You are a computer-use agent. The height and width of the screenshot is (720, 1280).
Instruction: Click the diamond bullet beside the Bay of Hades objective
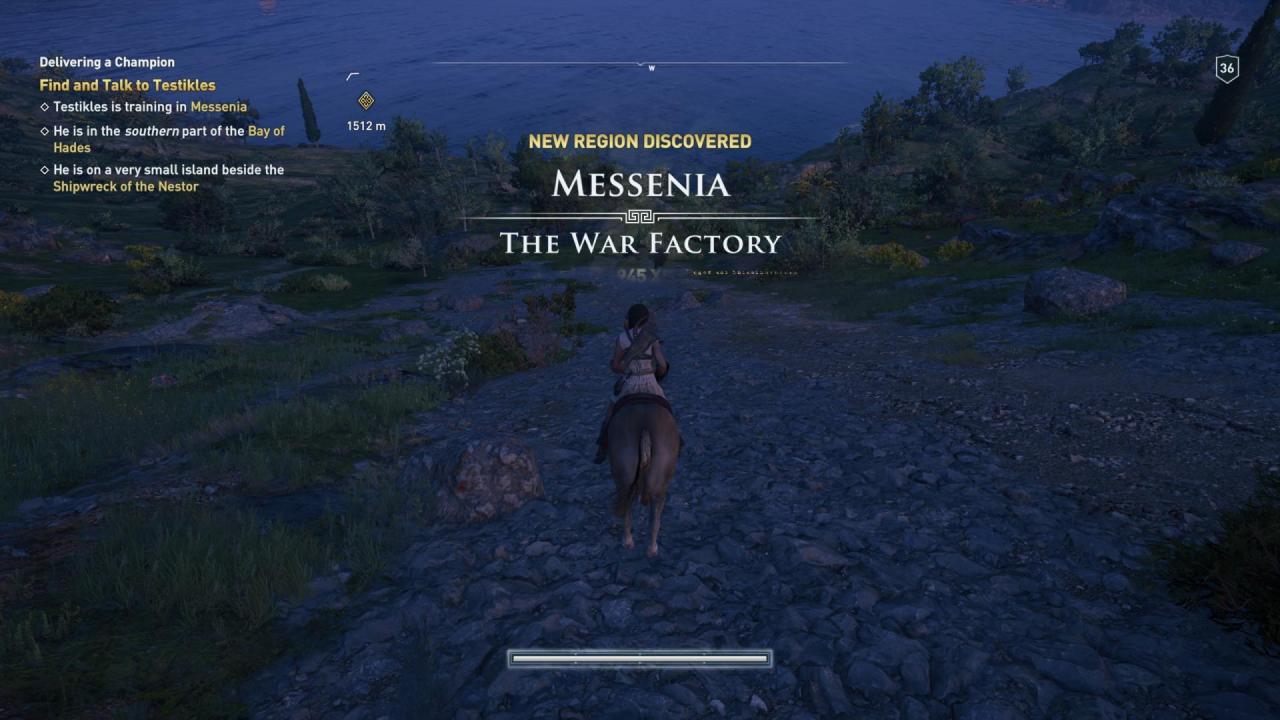pyautogui.click(x=42, y=130)
